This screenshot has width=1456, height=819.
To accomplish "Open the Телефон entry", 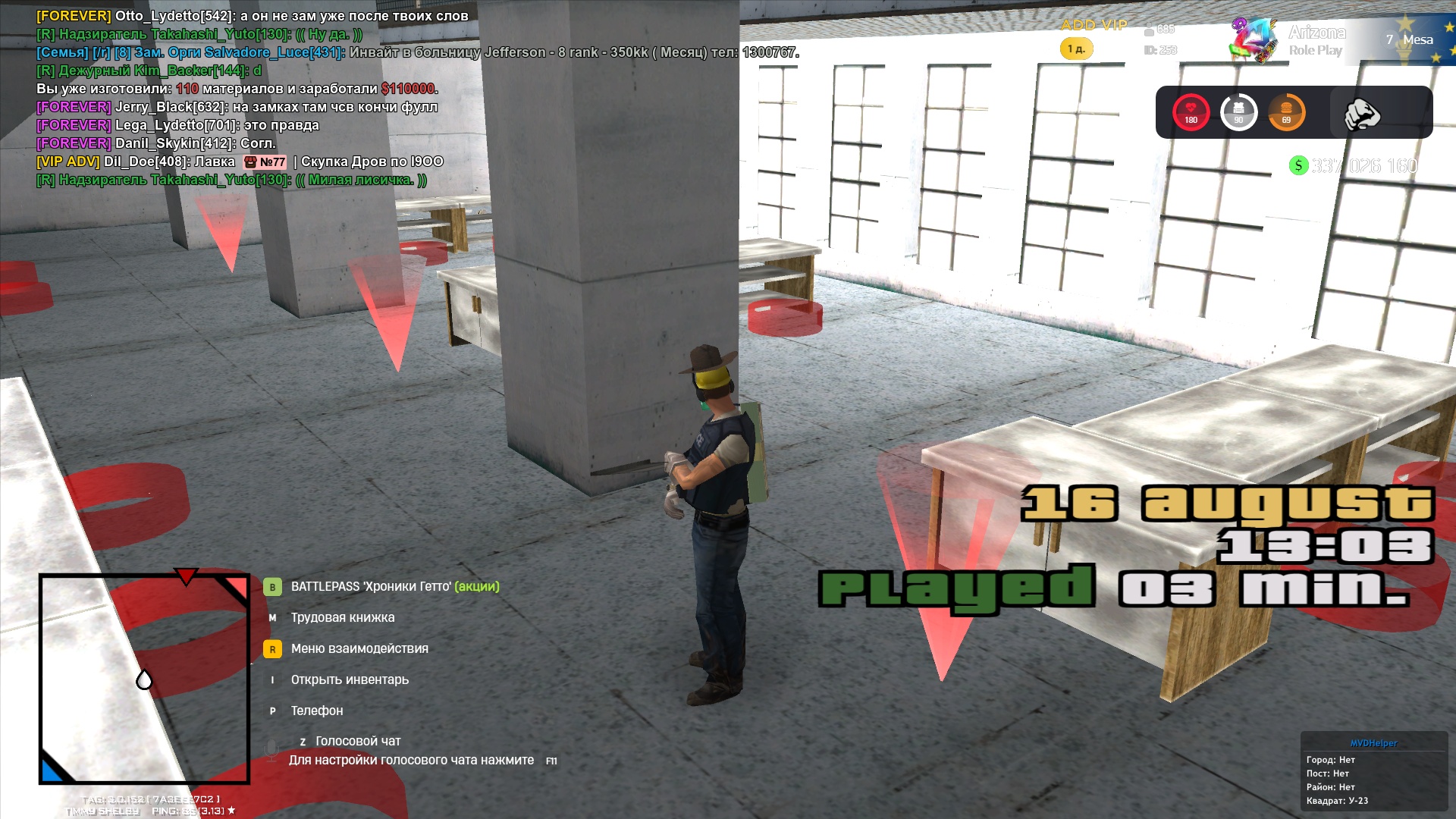I will point(316,711).
